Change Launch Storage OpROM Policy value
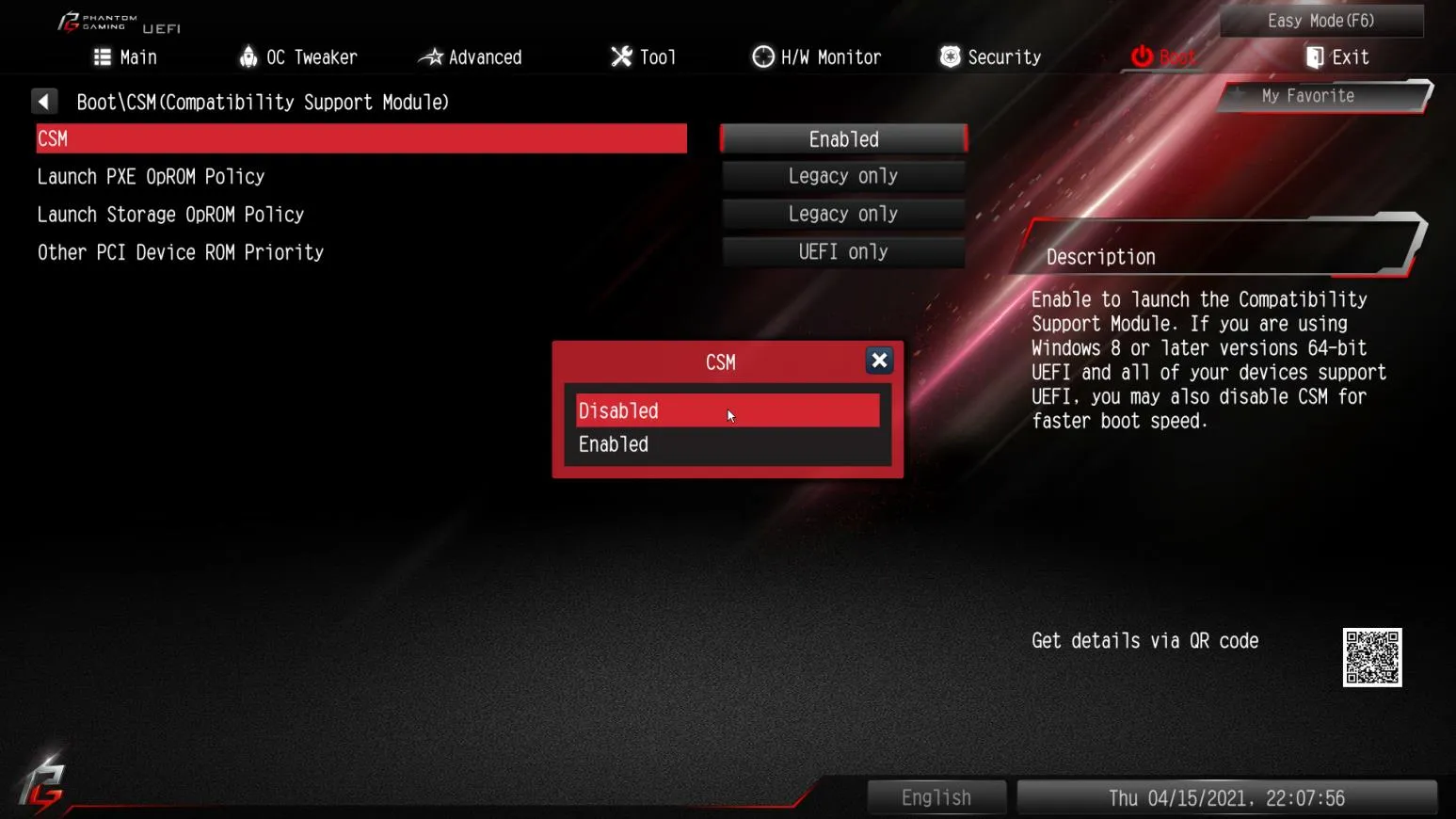The height and width of the screenshot is (819, 1456). click(x=843, y=214)
